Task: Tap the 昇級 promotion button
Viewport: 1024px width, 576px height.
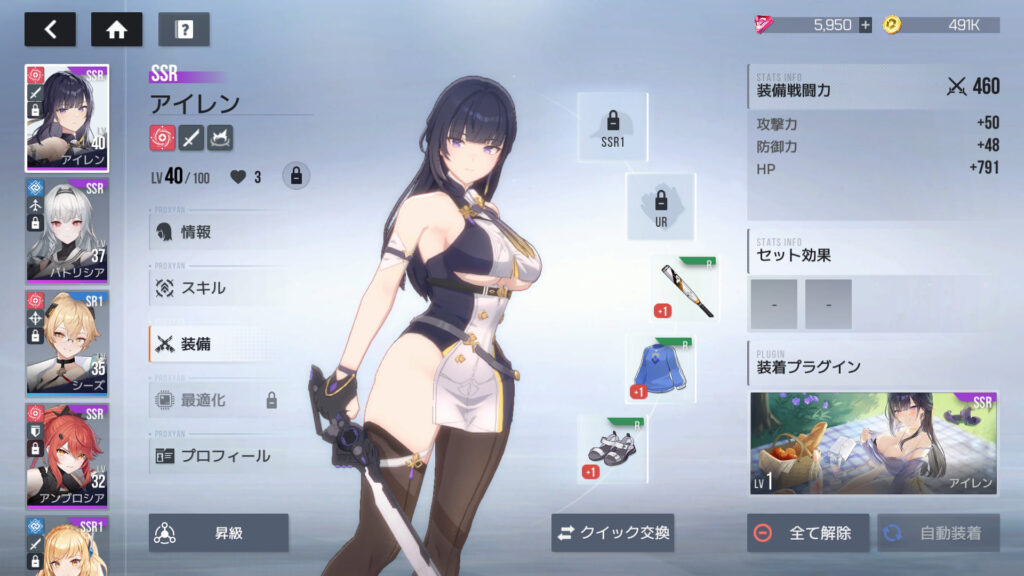Action: (219, 533)
